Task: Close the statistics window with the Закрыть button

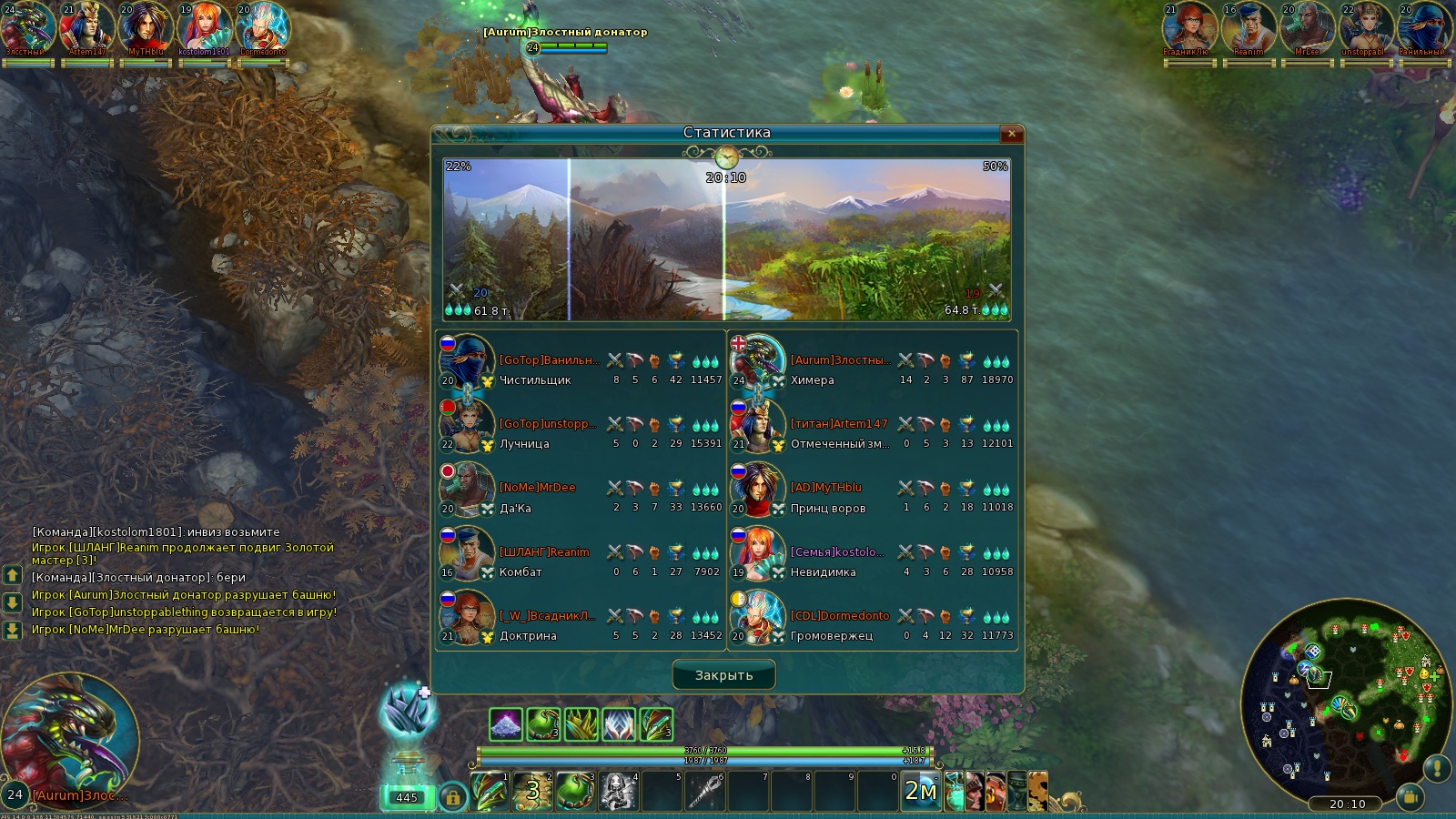Action: (723, 675)
